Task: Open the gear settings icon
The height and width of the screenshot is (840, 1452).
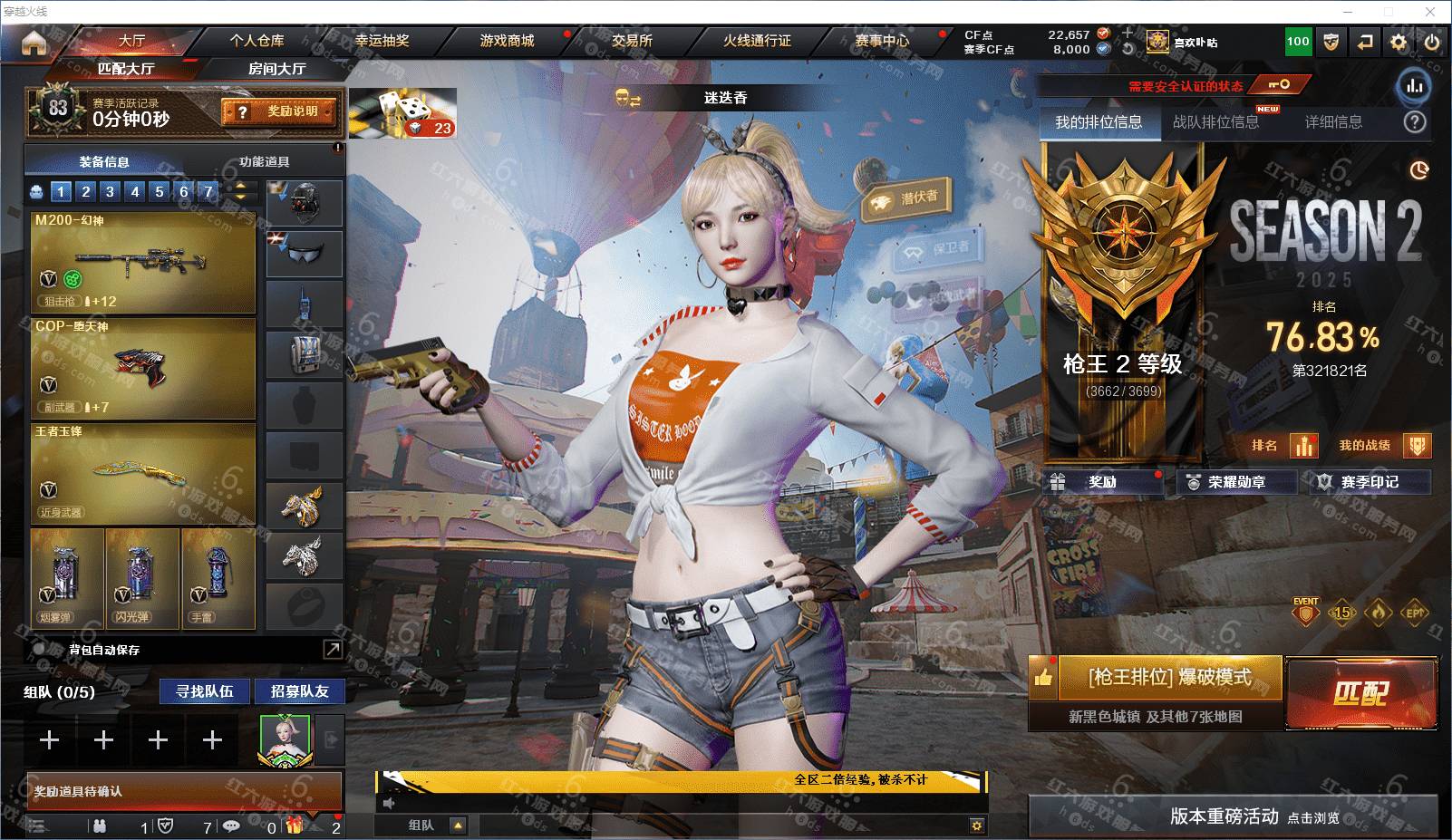Action: pyautogui.click(x=1399, y=42)
